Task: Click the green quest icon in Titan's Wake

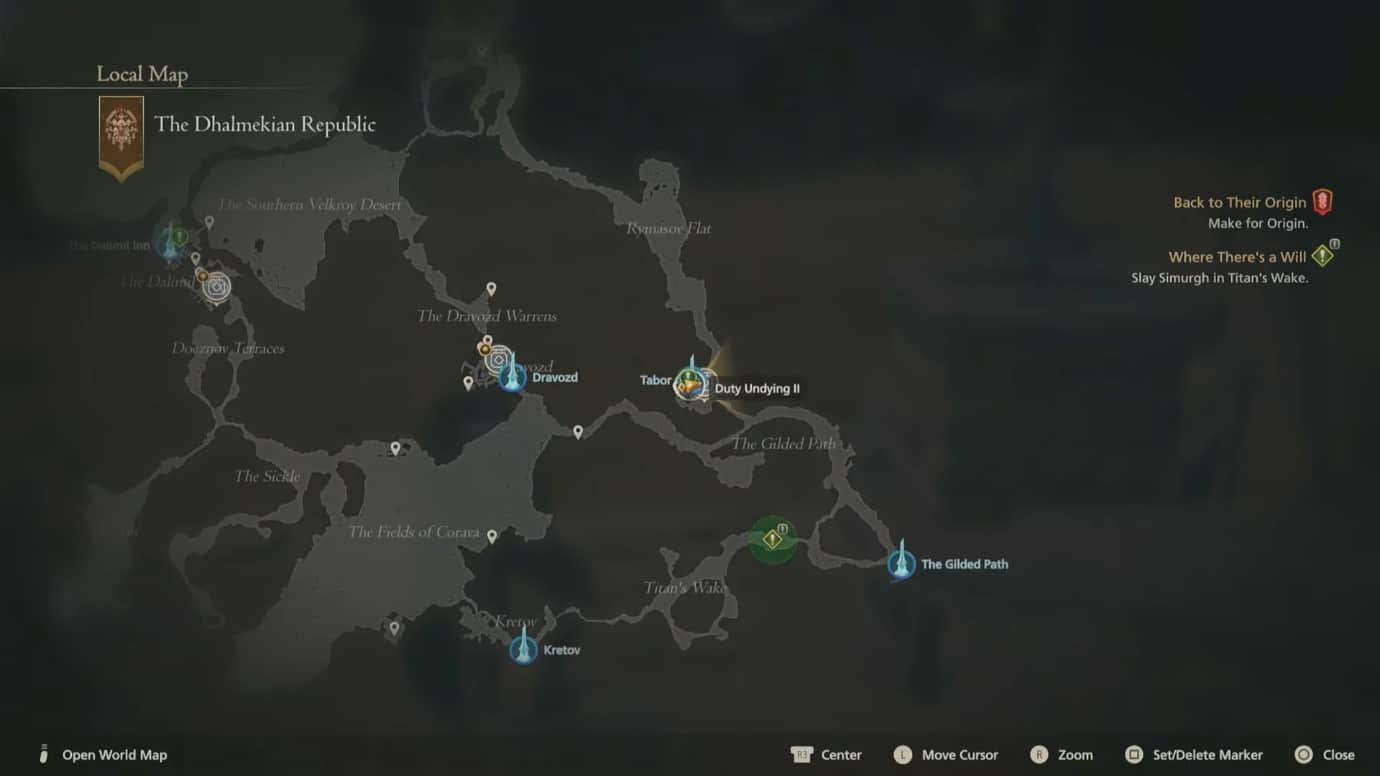Action: pyautogui.click(x=771, y=540)
